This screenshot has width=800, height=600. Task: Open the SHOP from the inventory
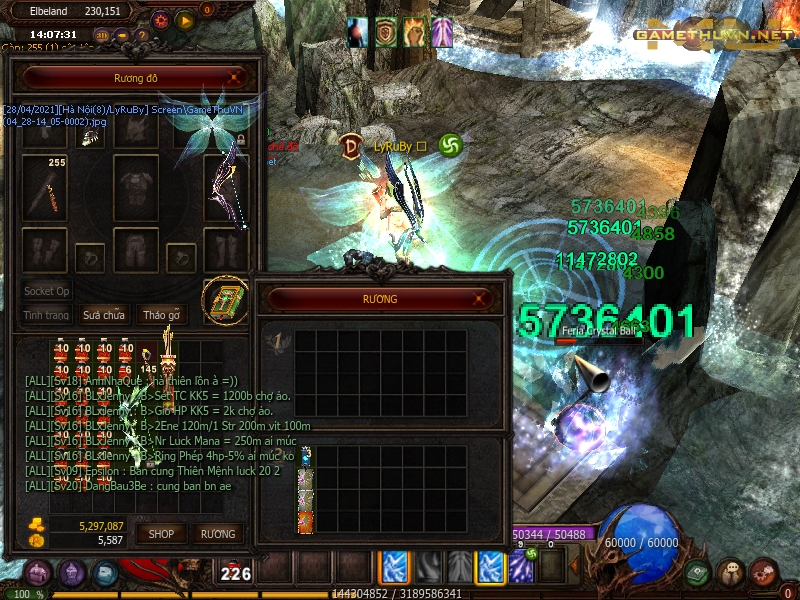click(x=162, y=534)
